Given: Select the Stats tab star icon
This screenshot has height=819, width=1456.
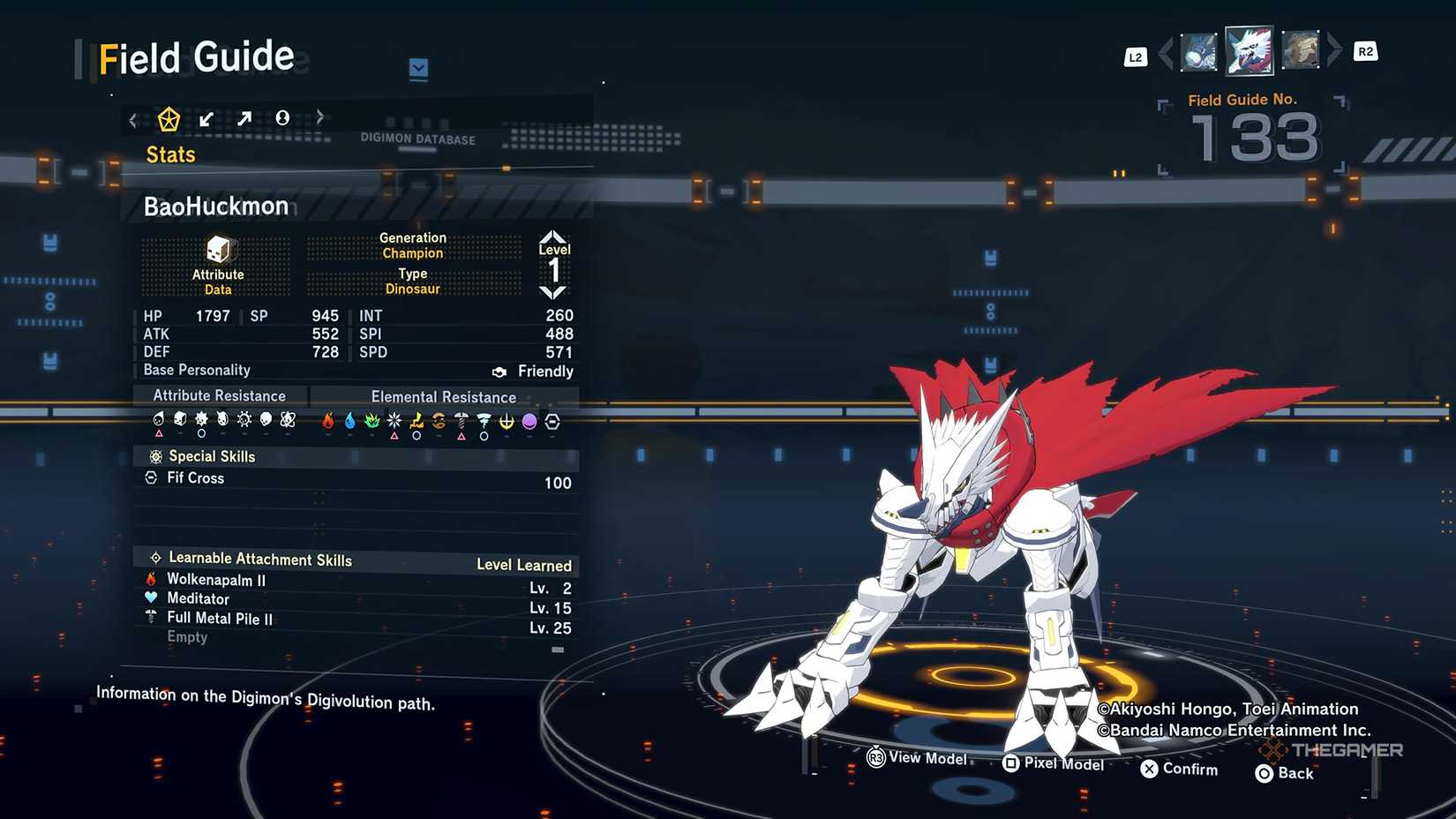Looking at the screenshot, I should click(169, 117).
